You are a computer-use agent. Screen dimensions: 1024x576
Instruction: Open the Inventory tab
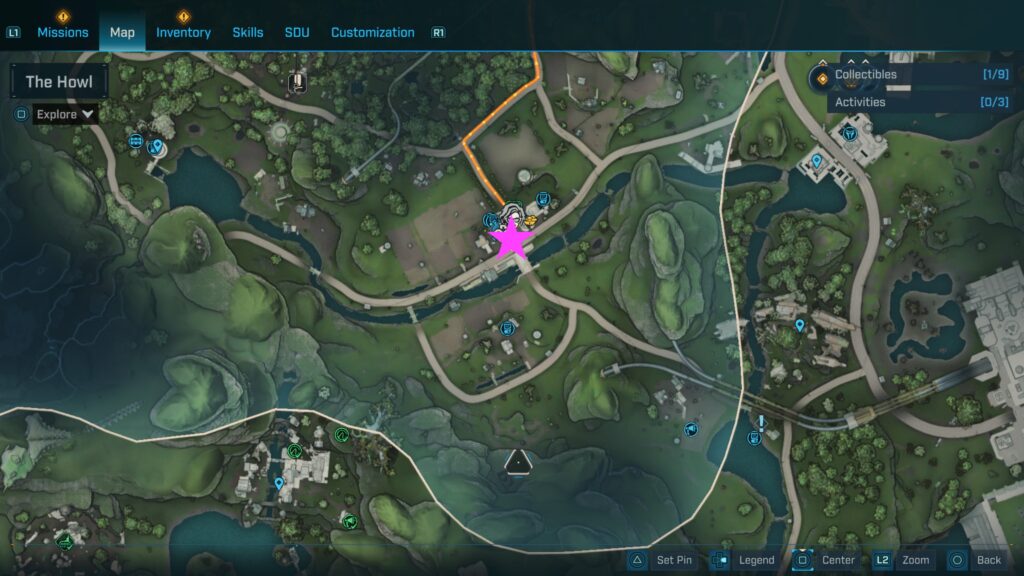click(183, 32)
